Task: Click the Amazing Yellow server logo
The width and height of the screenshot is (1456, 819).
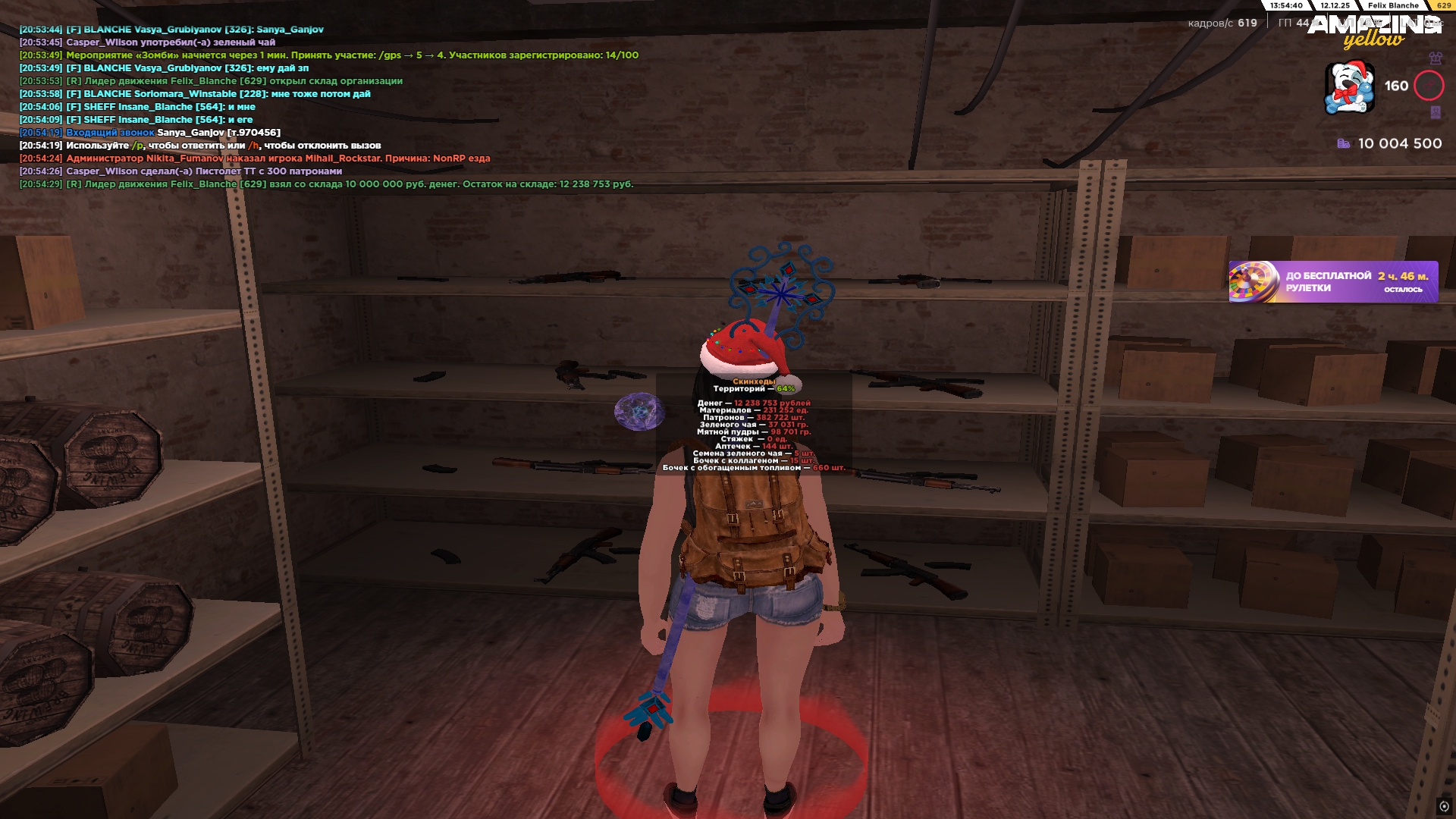Action: [1374, 32]
